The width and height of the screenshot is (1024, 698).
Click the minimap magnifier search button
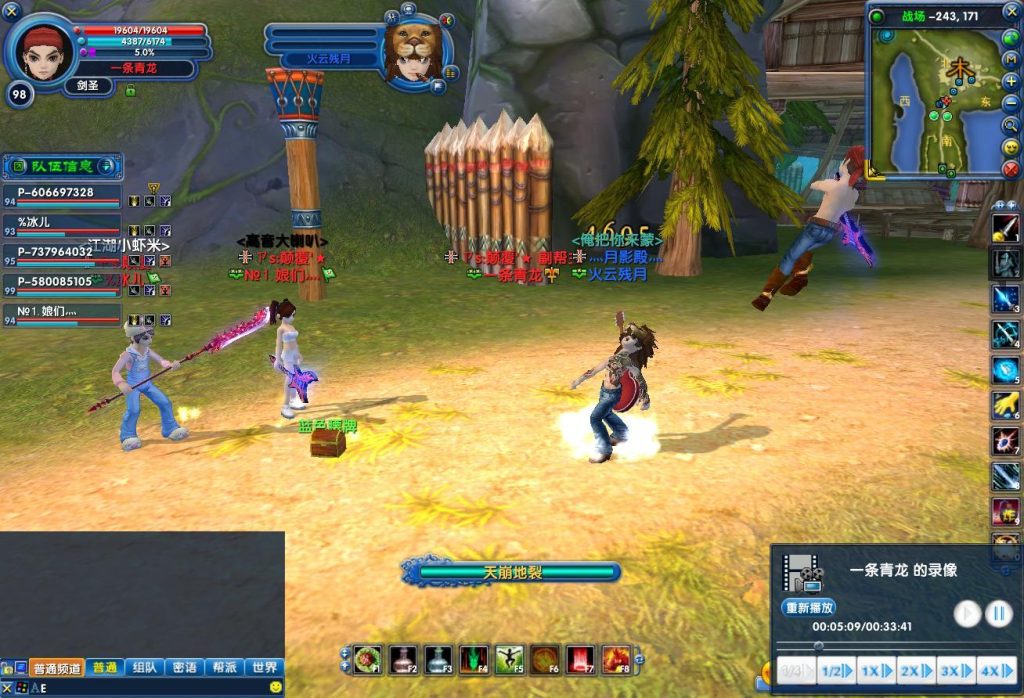pyautogui.click(x=1011, y=125)
